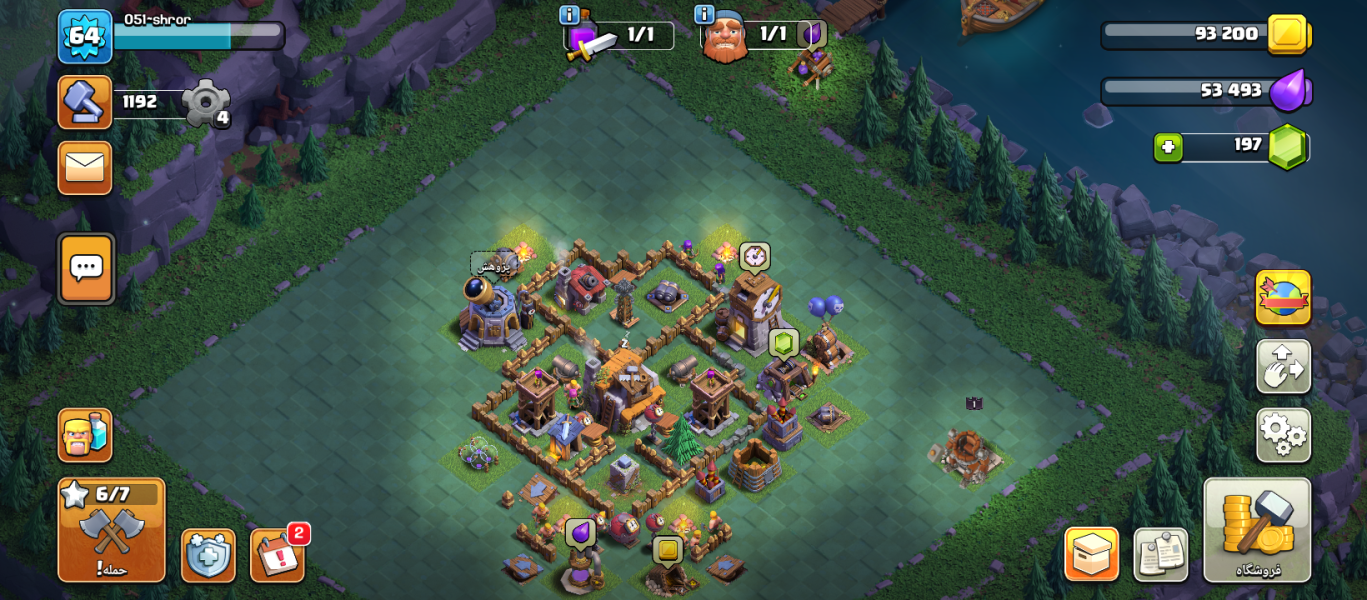Open the events calendar with red badge
This screenshot has width=1367, height=600.
(277, 555)
